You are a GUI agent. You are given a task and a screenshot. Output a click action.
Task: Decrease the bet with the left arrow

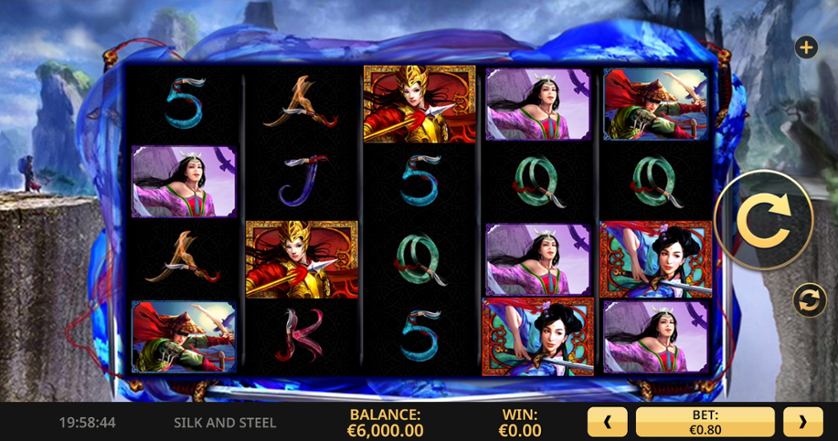point(607,421)
